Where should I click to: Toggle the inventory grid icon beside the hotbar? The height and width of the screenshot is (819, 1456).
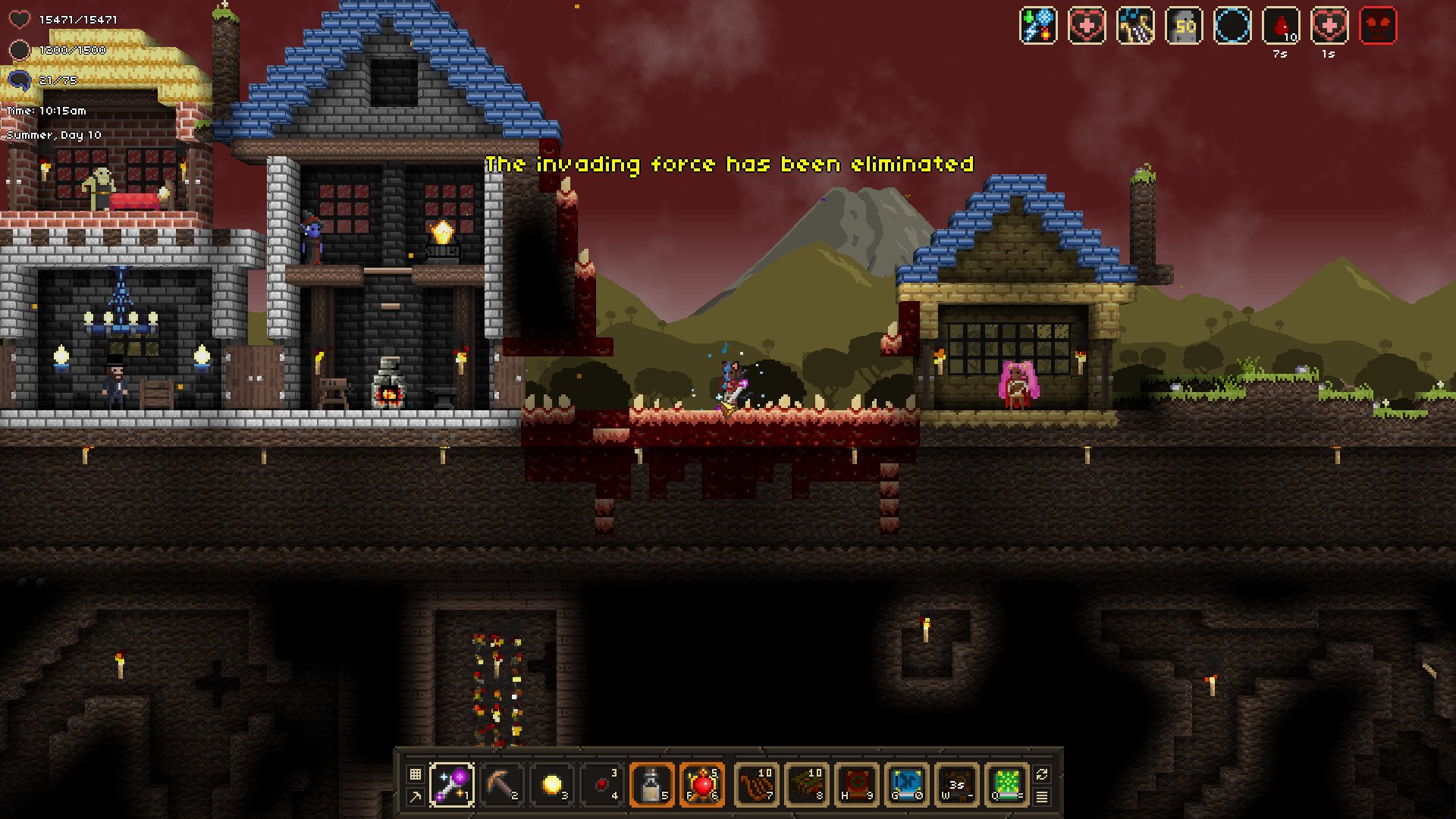(x=415, y=773)
